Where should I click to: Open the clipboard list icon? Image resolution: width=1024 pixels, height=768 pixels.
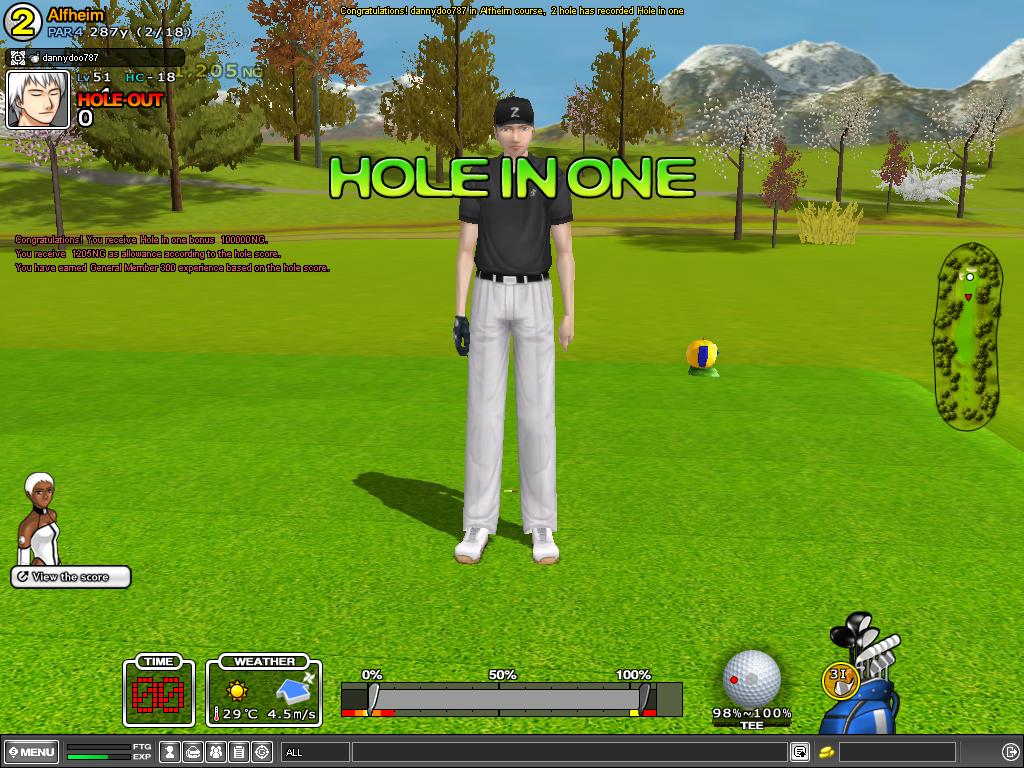239,752
